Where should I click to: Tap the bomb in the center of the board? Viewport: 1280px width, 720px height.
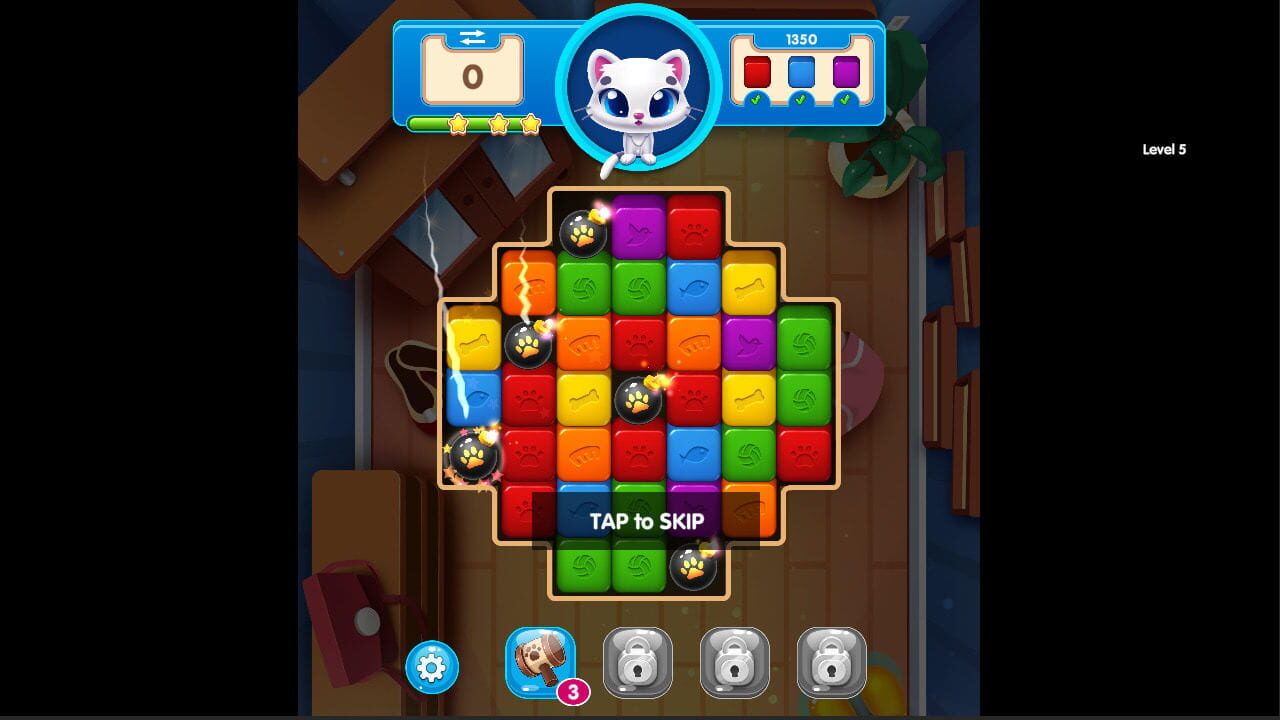click(x=640, y=402)
